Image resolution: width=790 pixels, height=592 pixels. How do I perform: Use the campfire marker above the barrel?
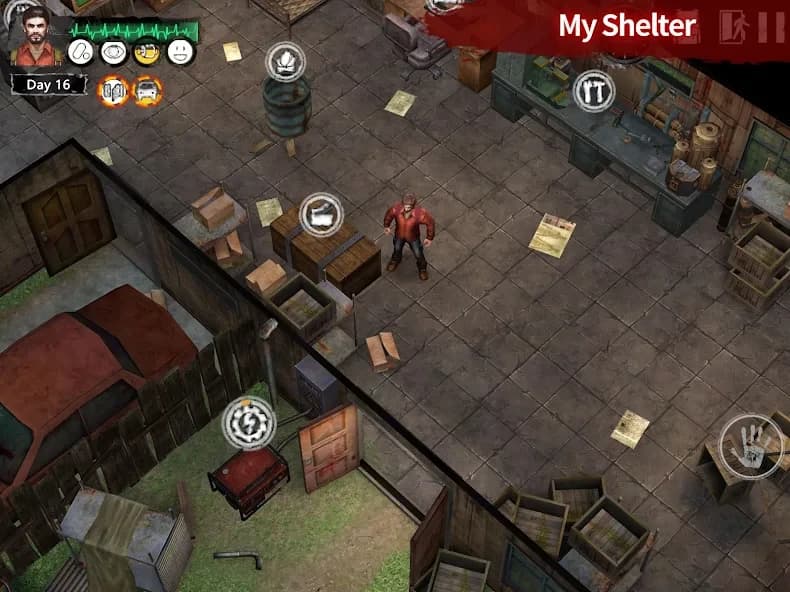point(284,61)
